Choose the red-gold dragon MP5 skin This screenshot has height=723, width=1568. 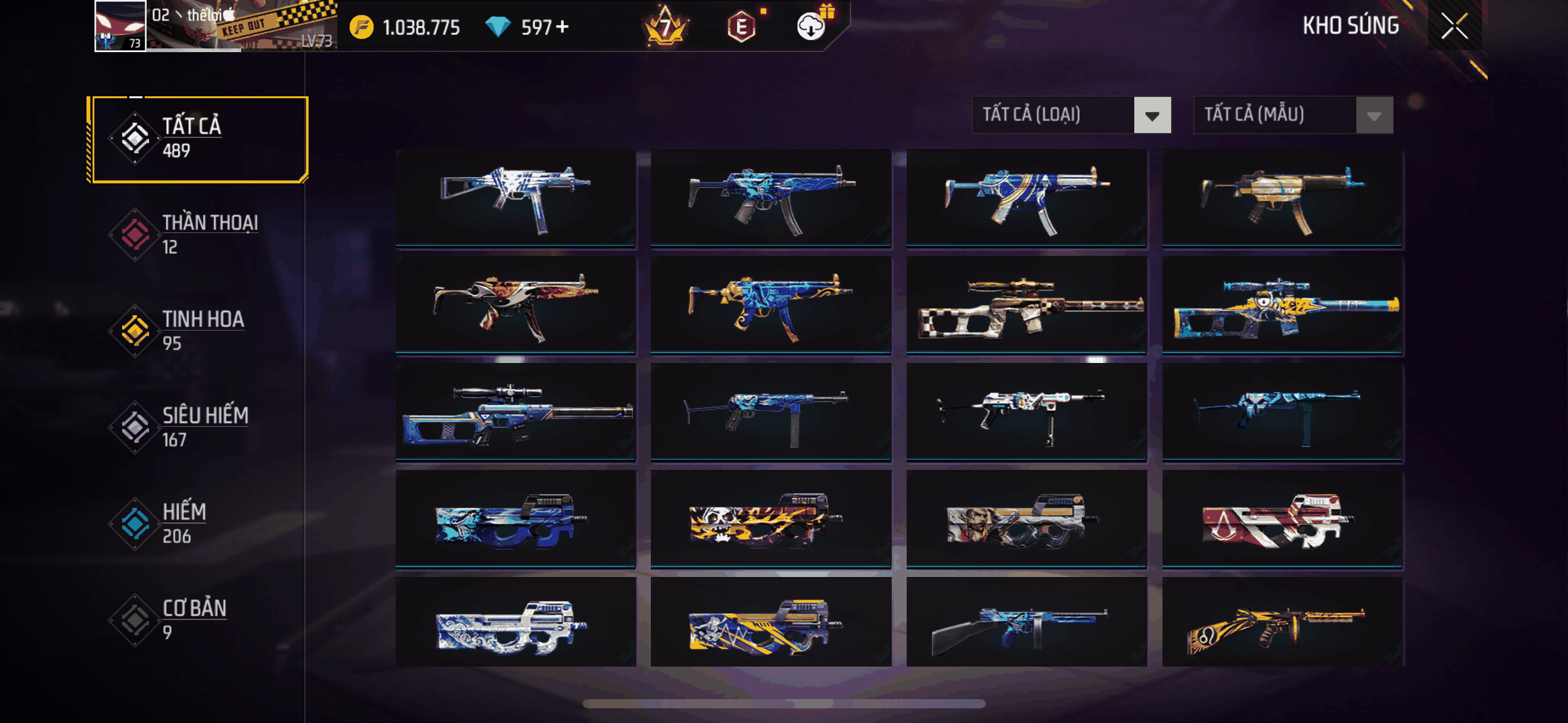point(515,305)
